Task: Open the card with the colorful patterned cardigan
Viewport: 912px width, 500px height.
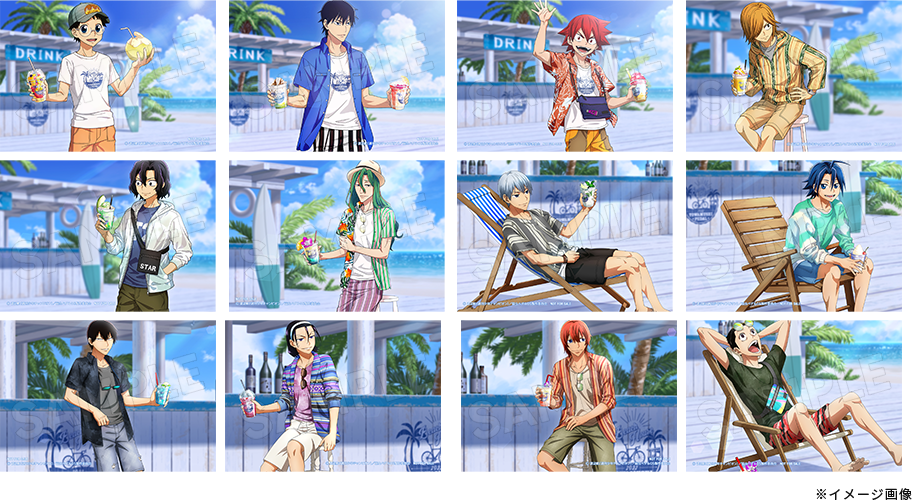Action: (337, 396)
